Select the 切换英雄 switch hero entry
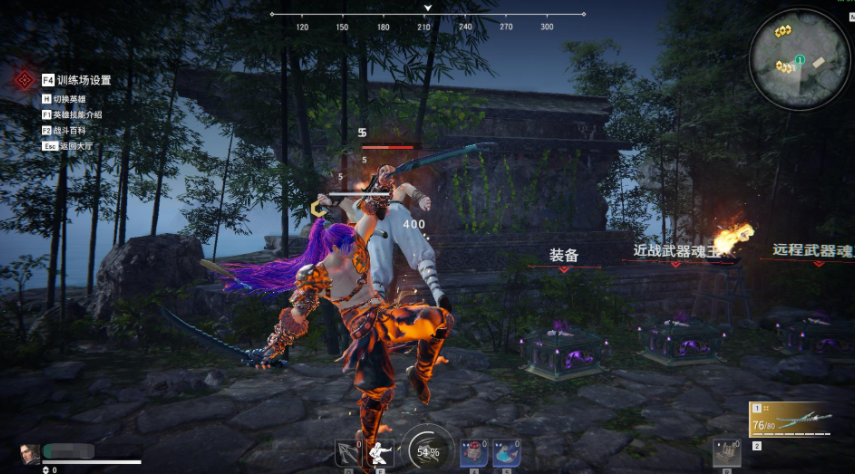The image size is (855, 474). [70, 100]
